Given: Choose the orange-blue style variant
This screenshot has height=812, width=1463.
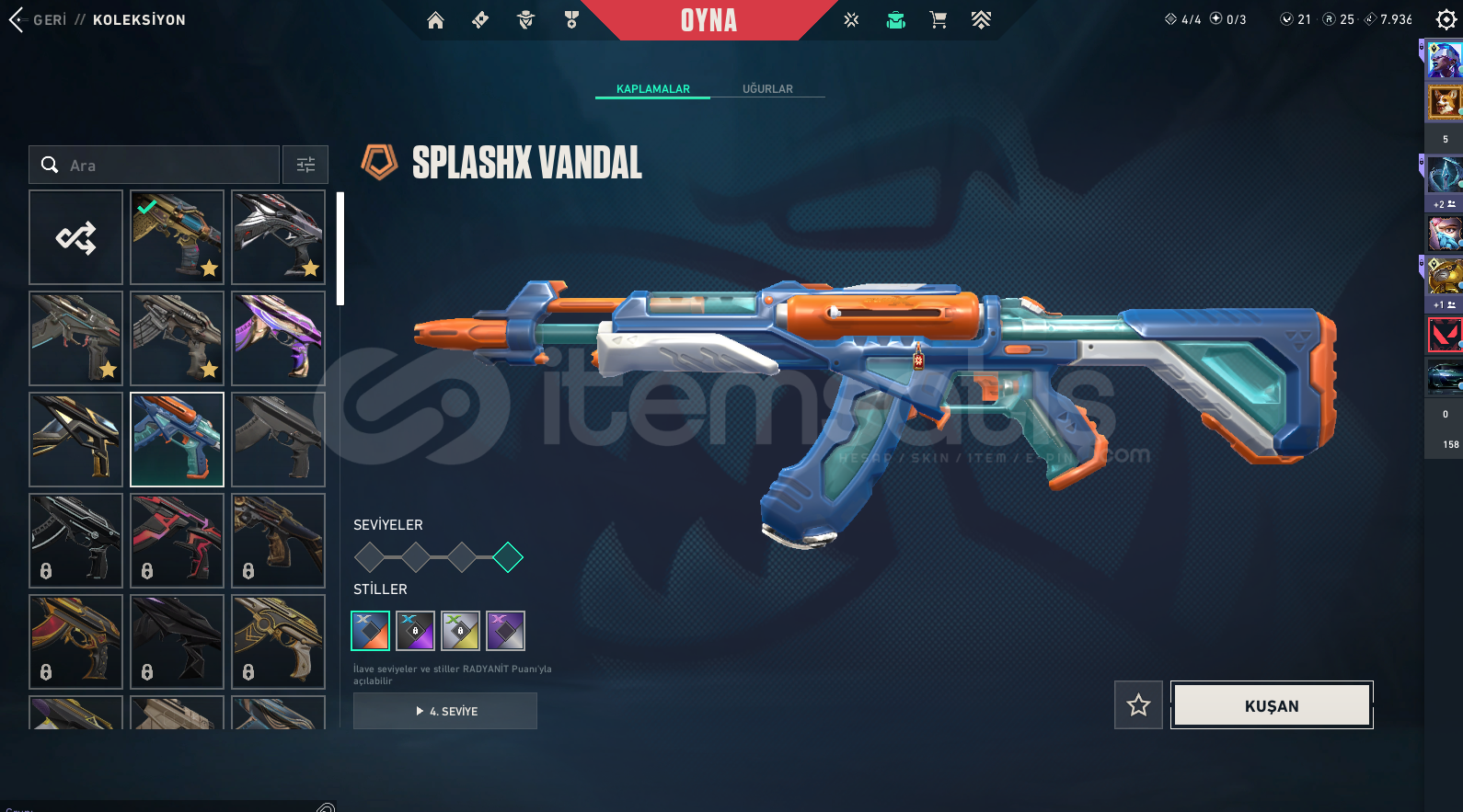Looking at the screenshot, I should pos(370,631).
